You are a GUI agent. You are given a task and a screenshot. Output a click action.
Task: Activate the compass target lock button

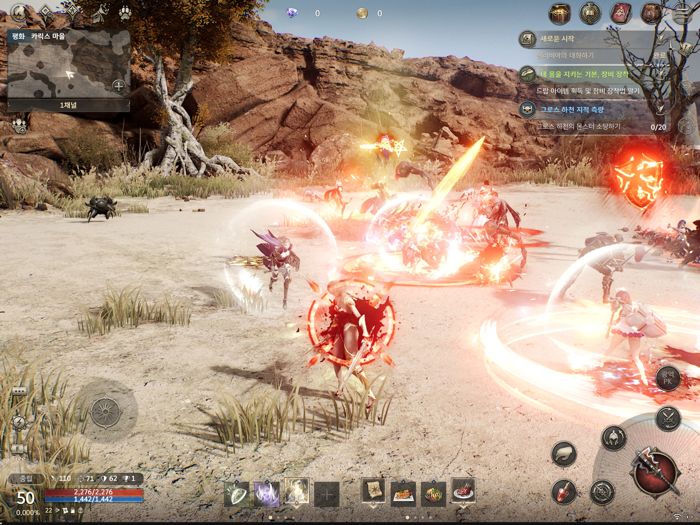click(x=602, y=491)
